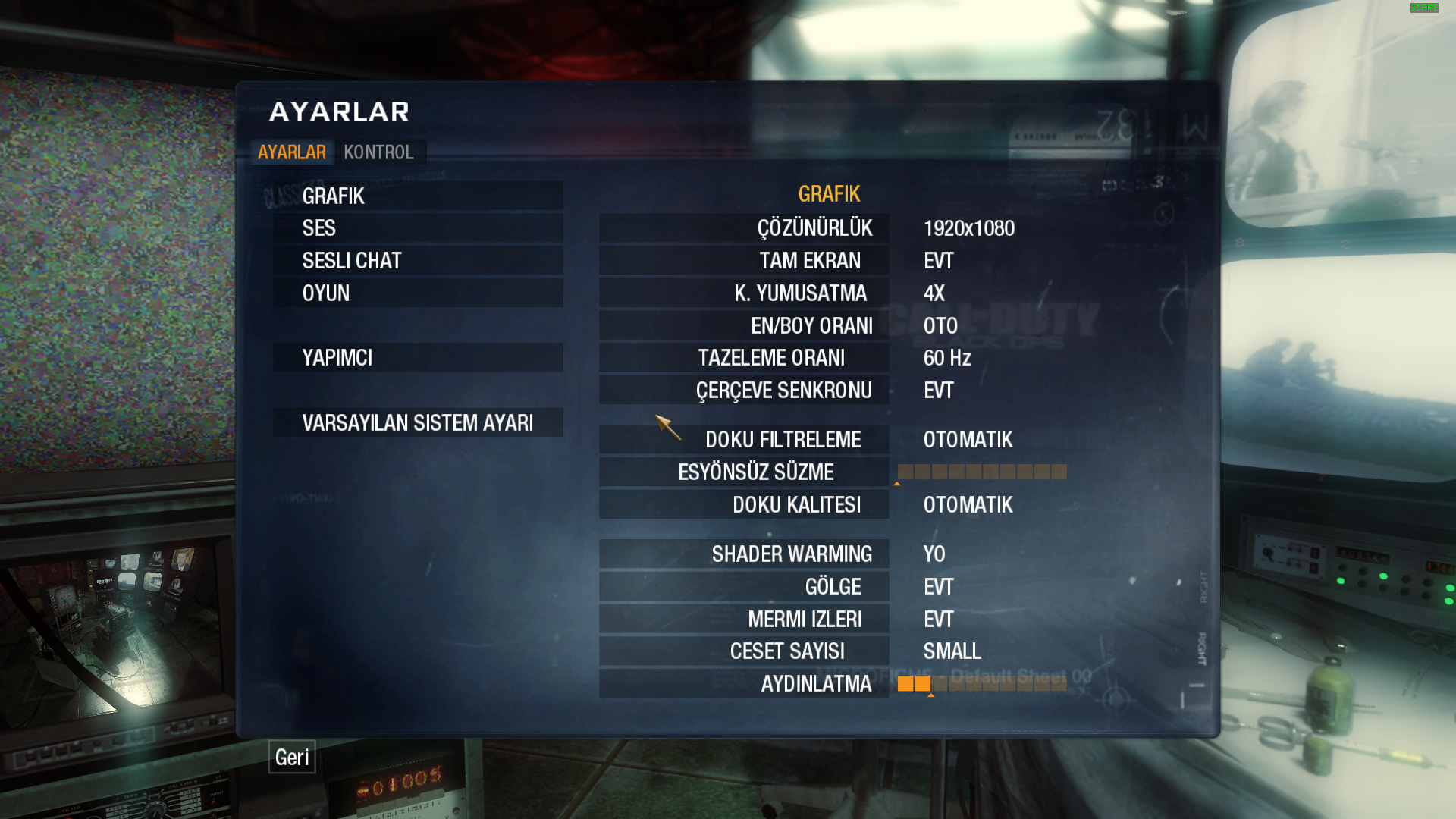Viewport: 1456px width, 819px height.
Task: Select the AYARLAR tab
Action: coord(292,152)
